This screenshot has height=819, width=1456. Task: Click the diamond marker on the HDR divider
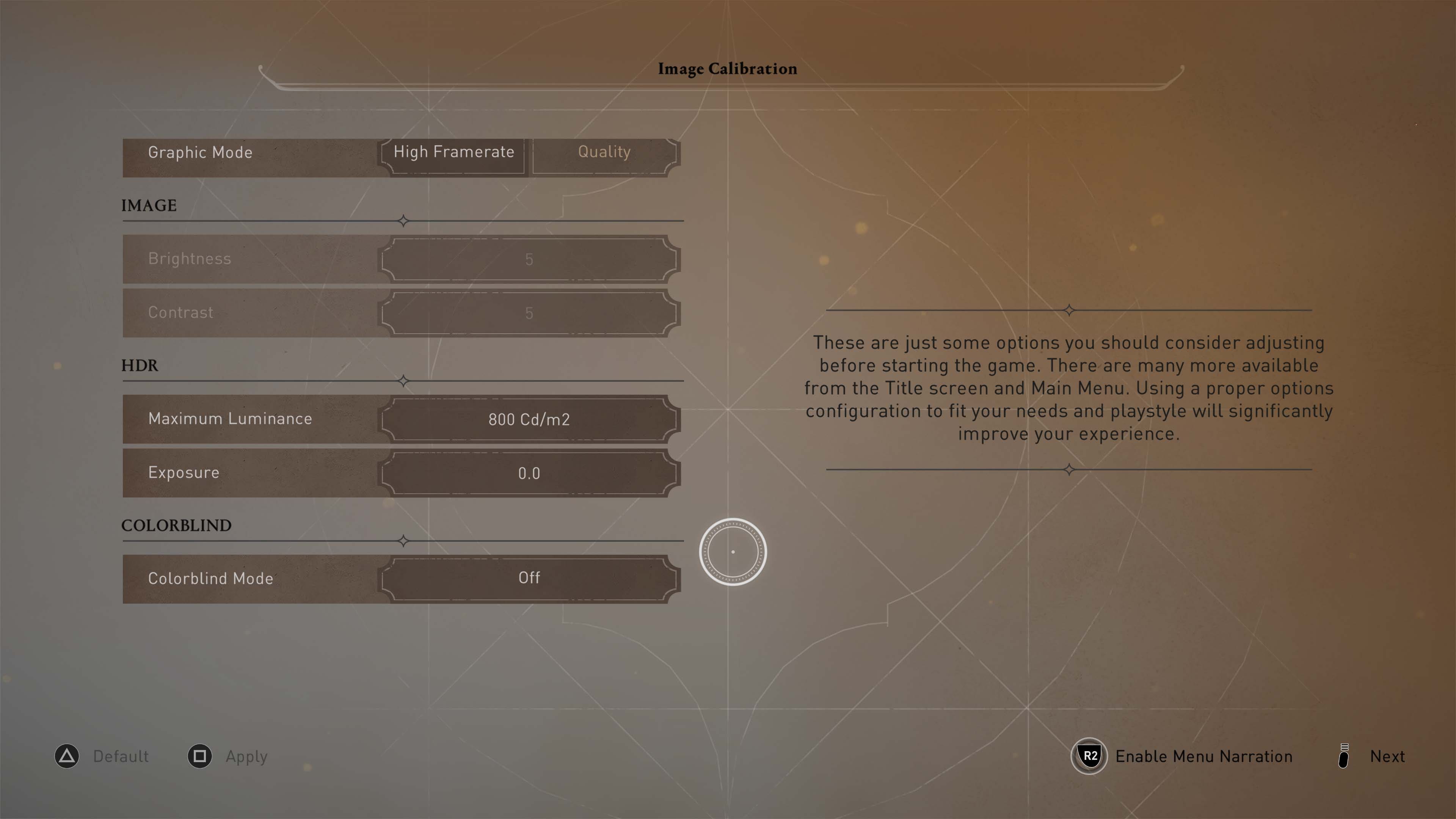(403, 382)
